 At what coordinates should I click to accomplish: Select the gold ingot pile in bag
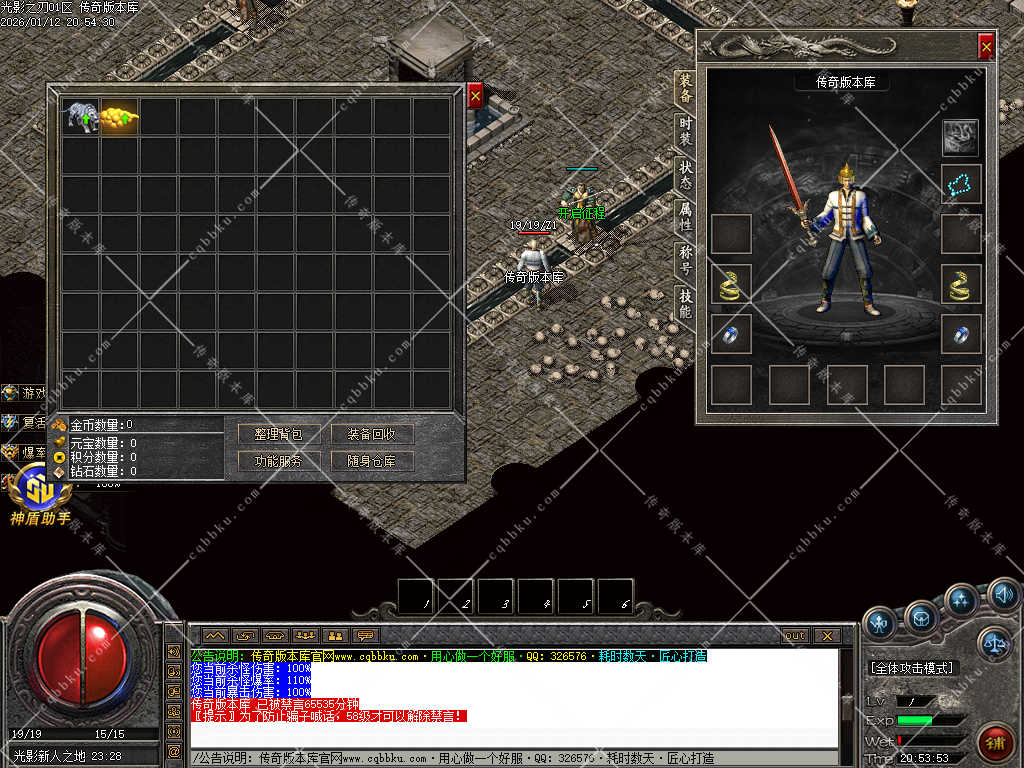pos(120,117)
